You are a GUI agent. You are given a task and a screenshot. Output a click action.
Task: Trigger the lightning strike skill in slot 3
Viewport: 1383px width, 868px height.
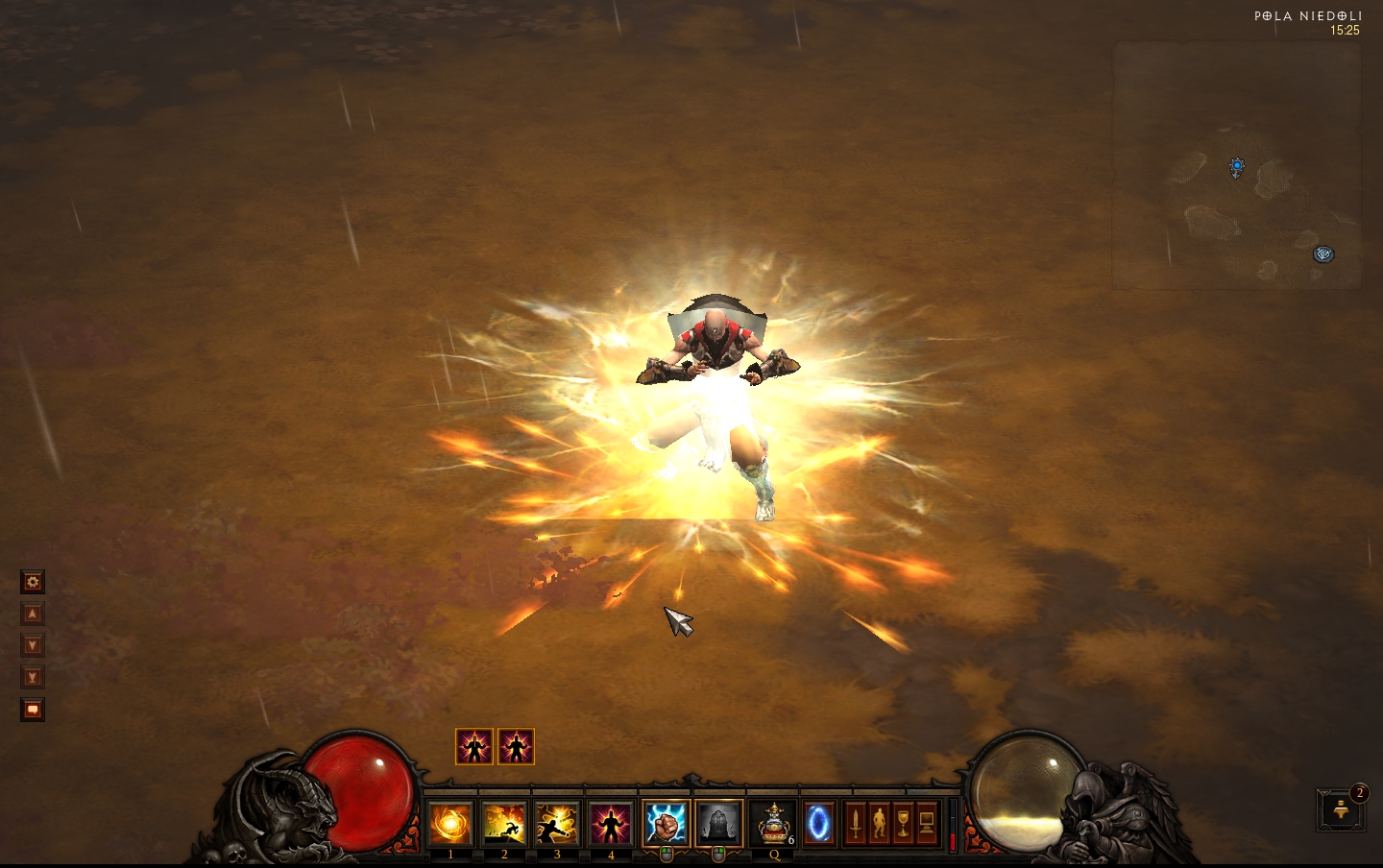click(557, 825)
